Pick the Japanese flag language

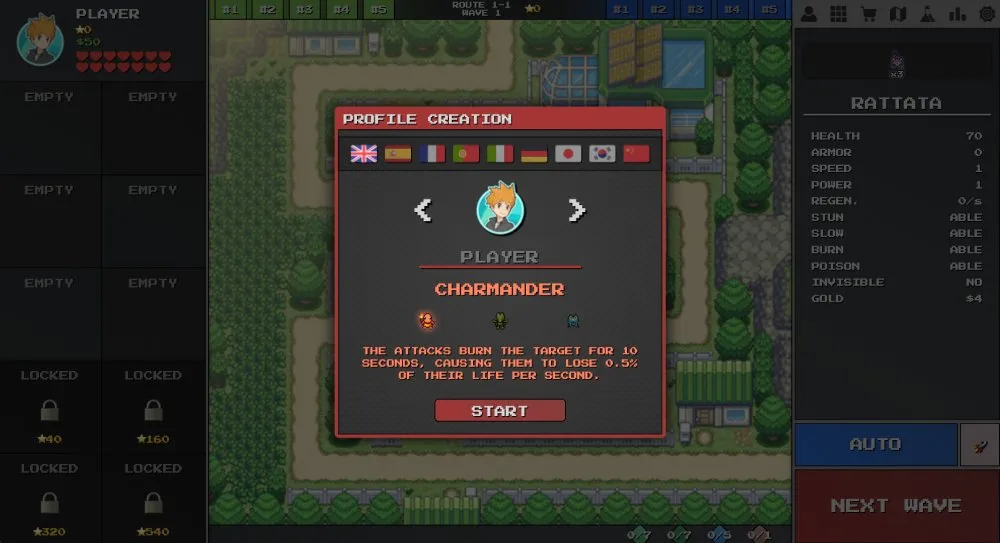coord(568,154)
